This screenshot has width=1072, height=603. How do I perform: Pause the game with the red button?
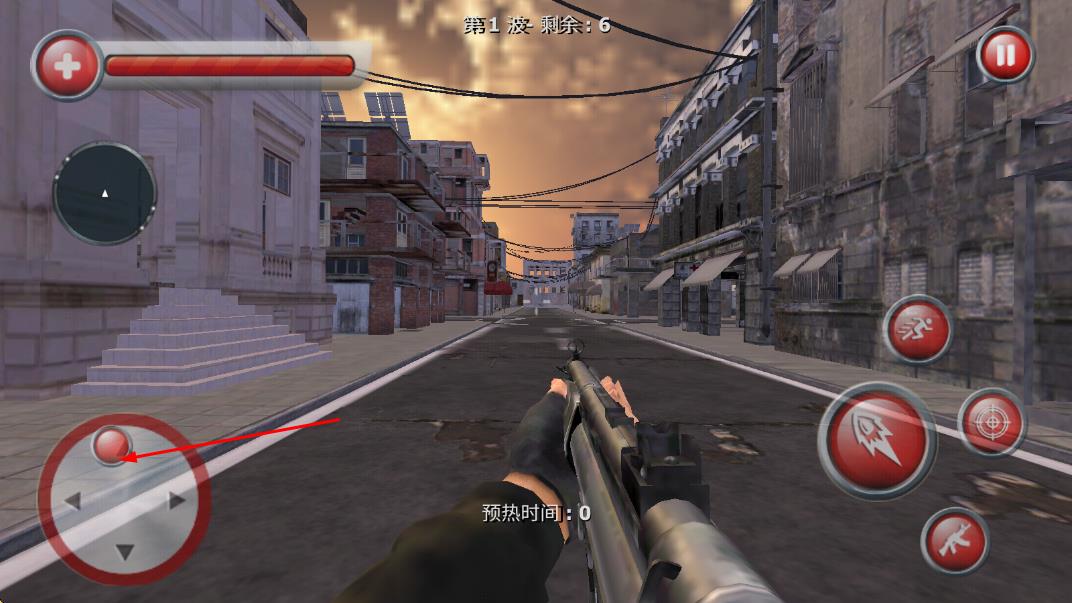(x=1004, y=54)
